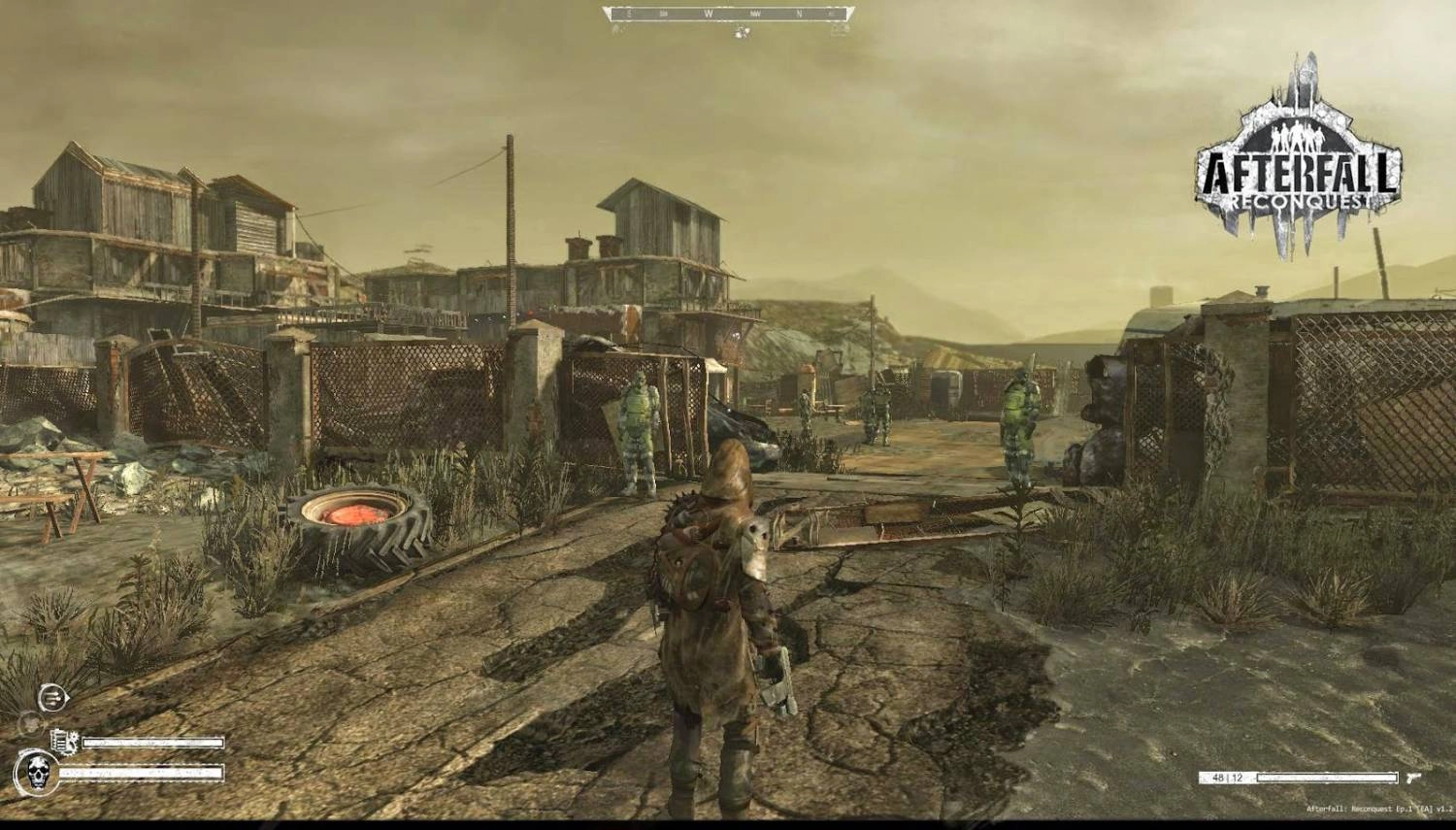Click the skull portrait icon
The image size is (1456, 830).
[37, 774]
